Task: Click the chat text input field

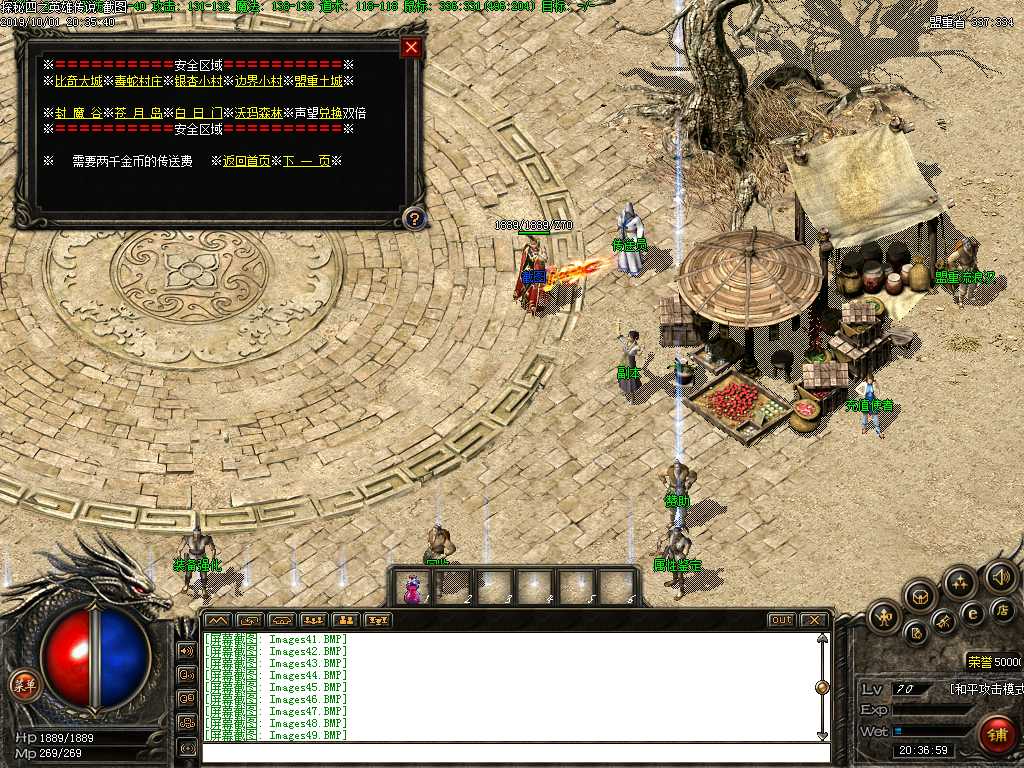Action: click(x=510, y=752)
